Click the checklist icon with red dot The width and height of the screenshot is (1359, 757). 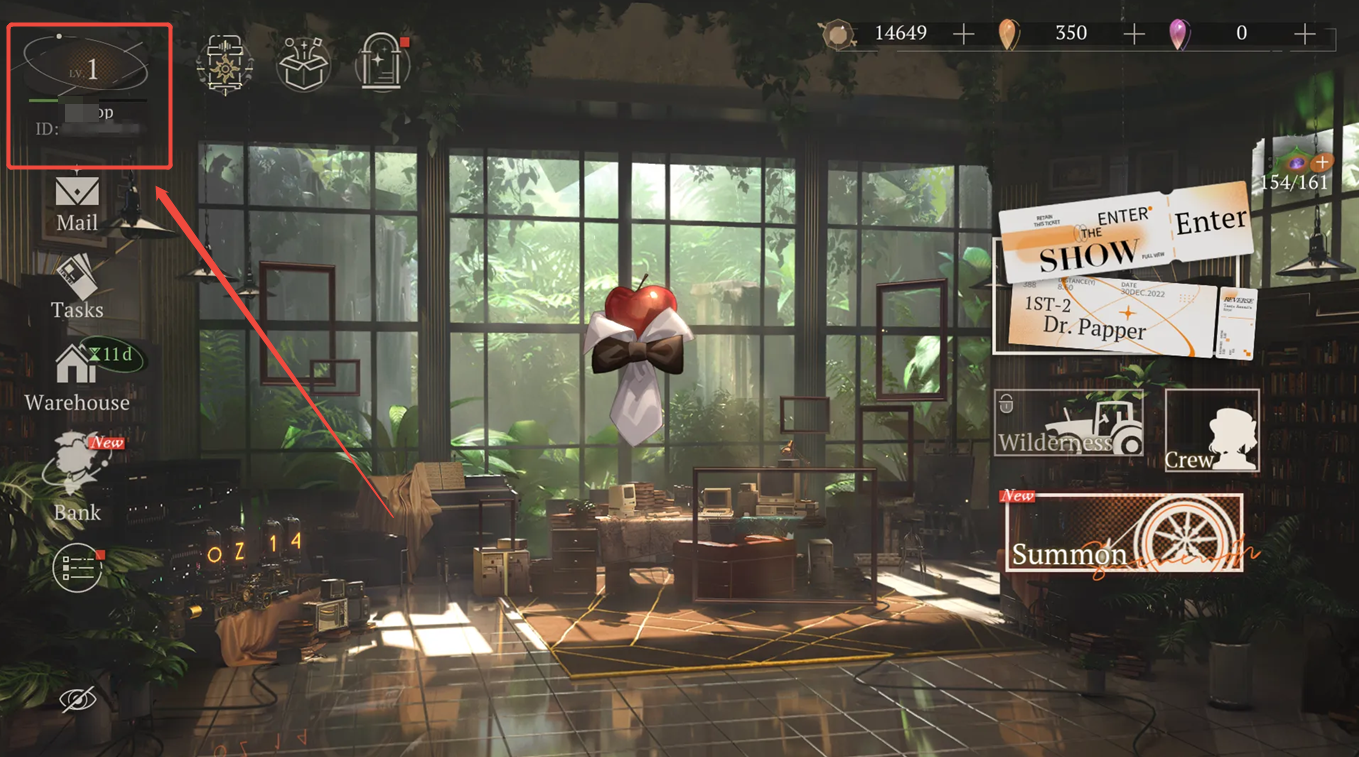pyautogui.click(x=78, y=568)
